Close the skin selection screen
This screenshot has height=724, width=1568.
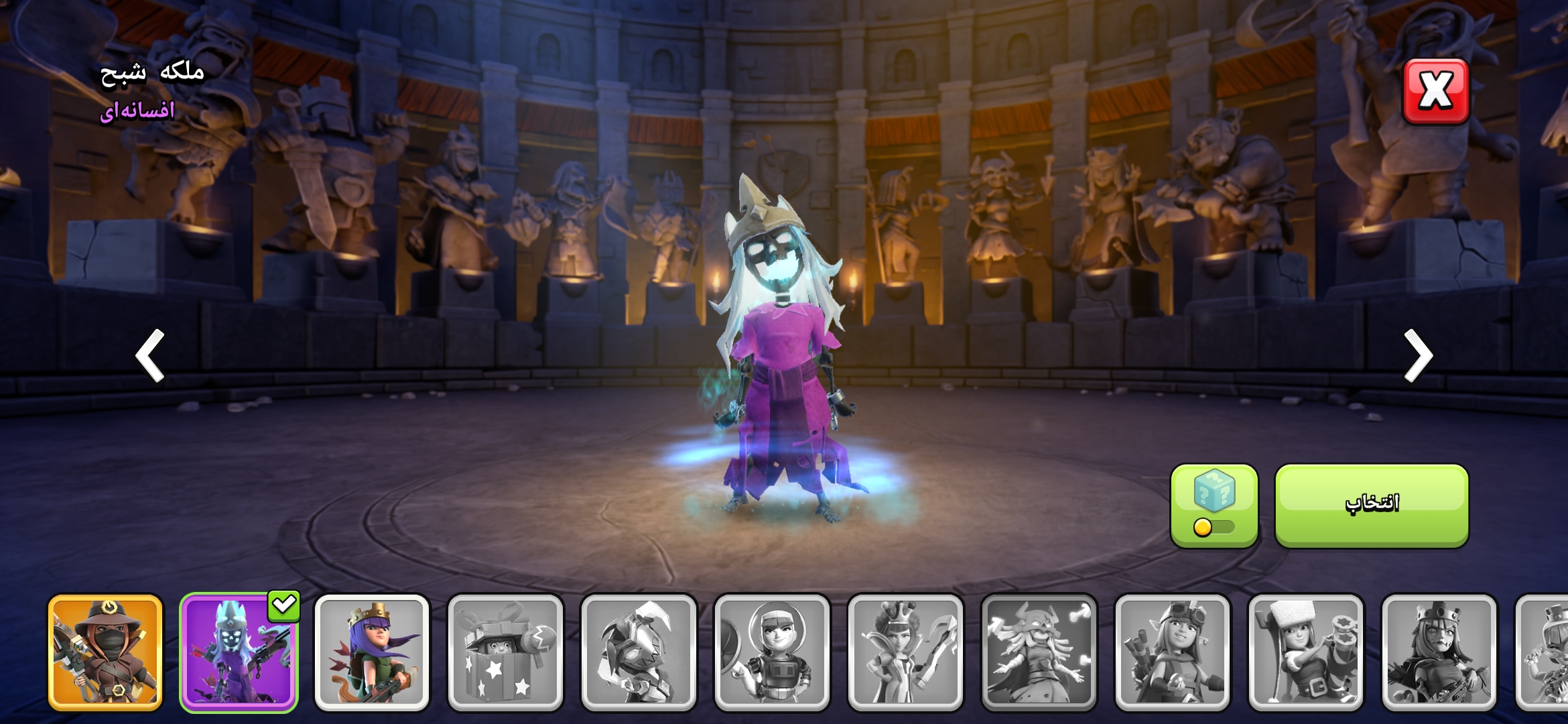[x=1435, y=91]
